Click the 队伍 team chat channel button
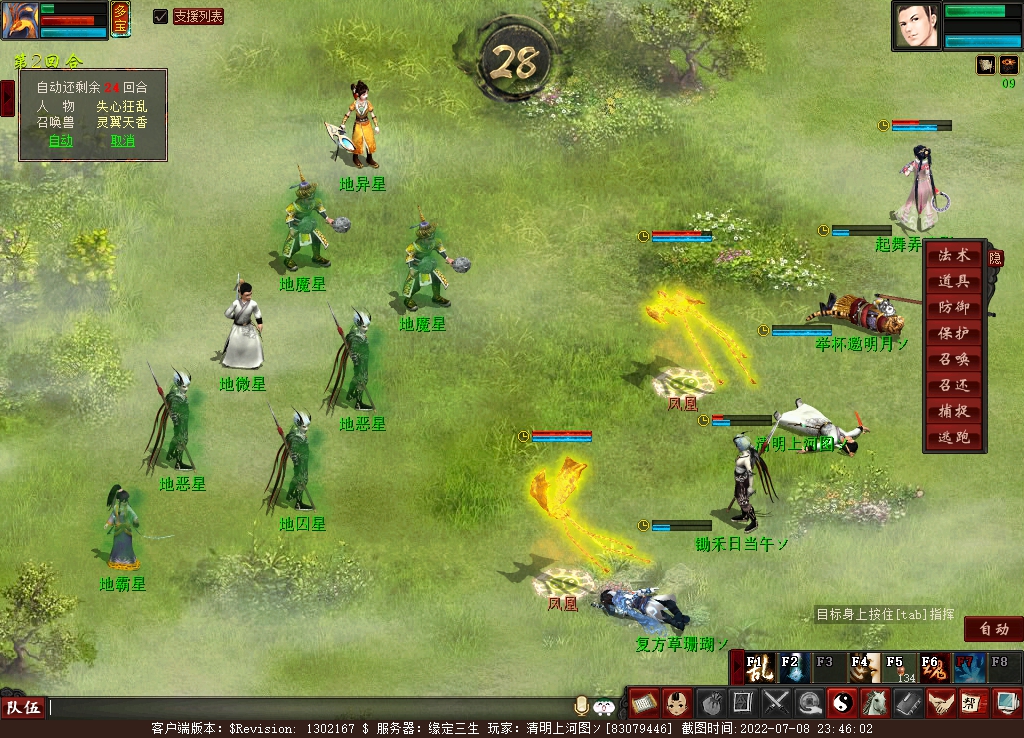This screenshot has width=1024, height=738. 24,708
